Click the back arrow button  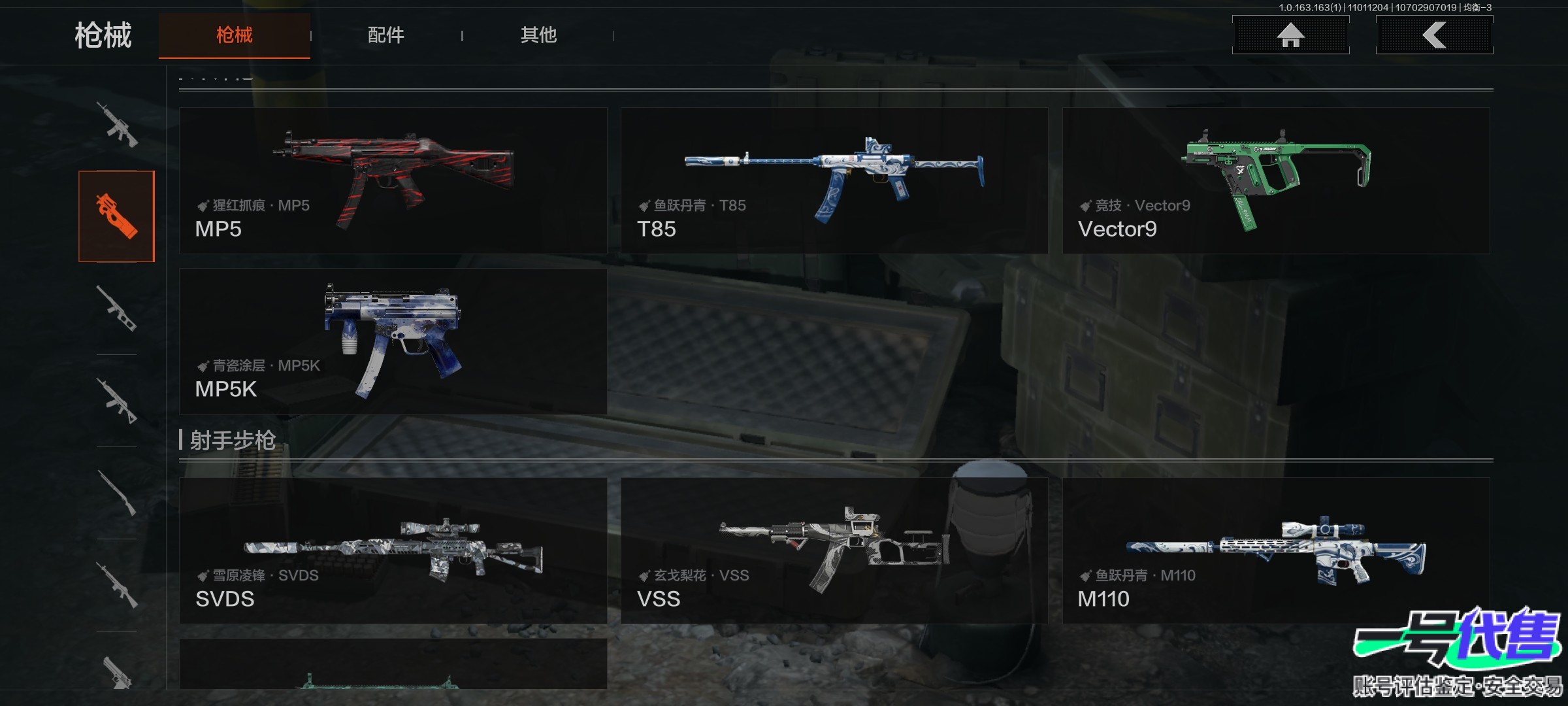click(x=1434, y=35)
